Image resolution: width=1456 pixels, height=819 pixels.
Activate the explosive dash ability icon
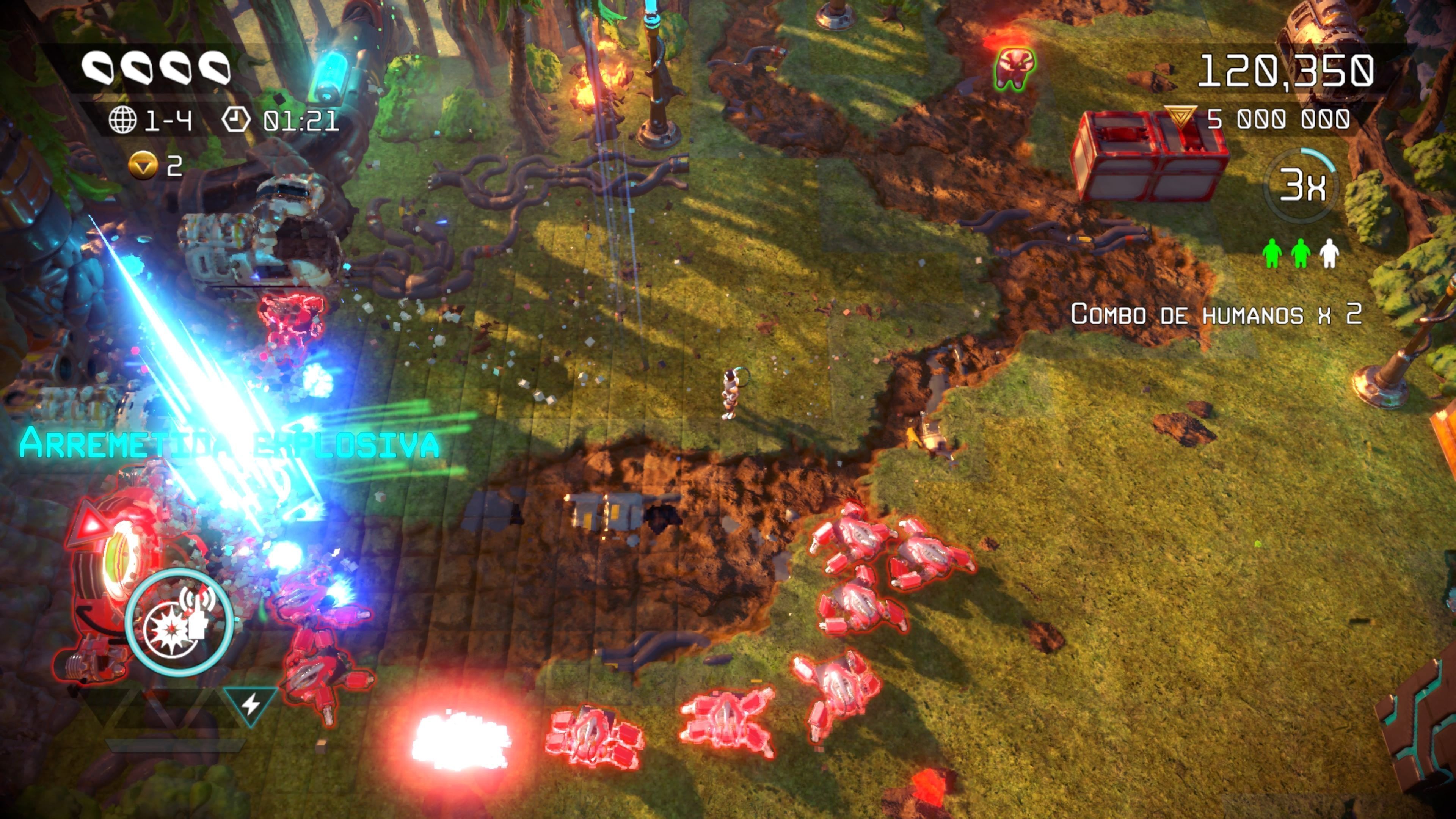pos(179,622)
